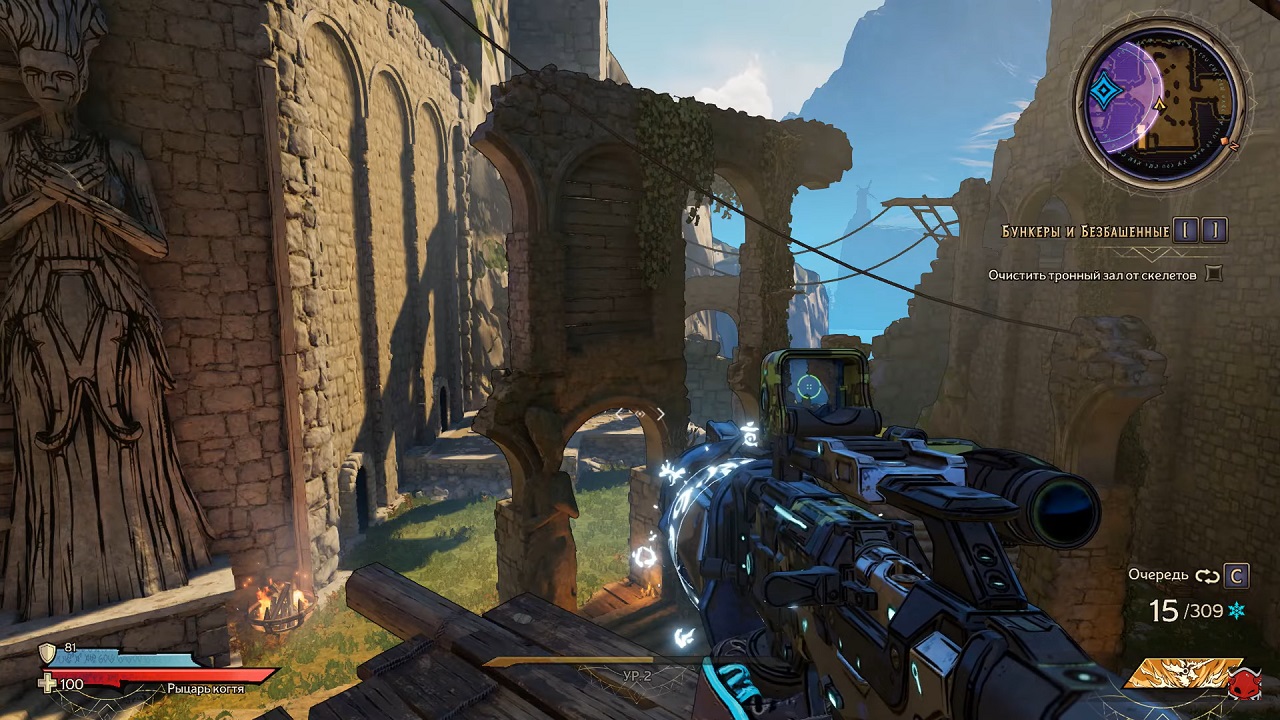Click the shield icon above the health bar
The width and height of the screenshot is (1280, 720).
click(x=47, y=654)
